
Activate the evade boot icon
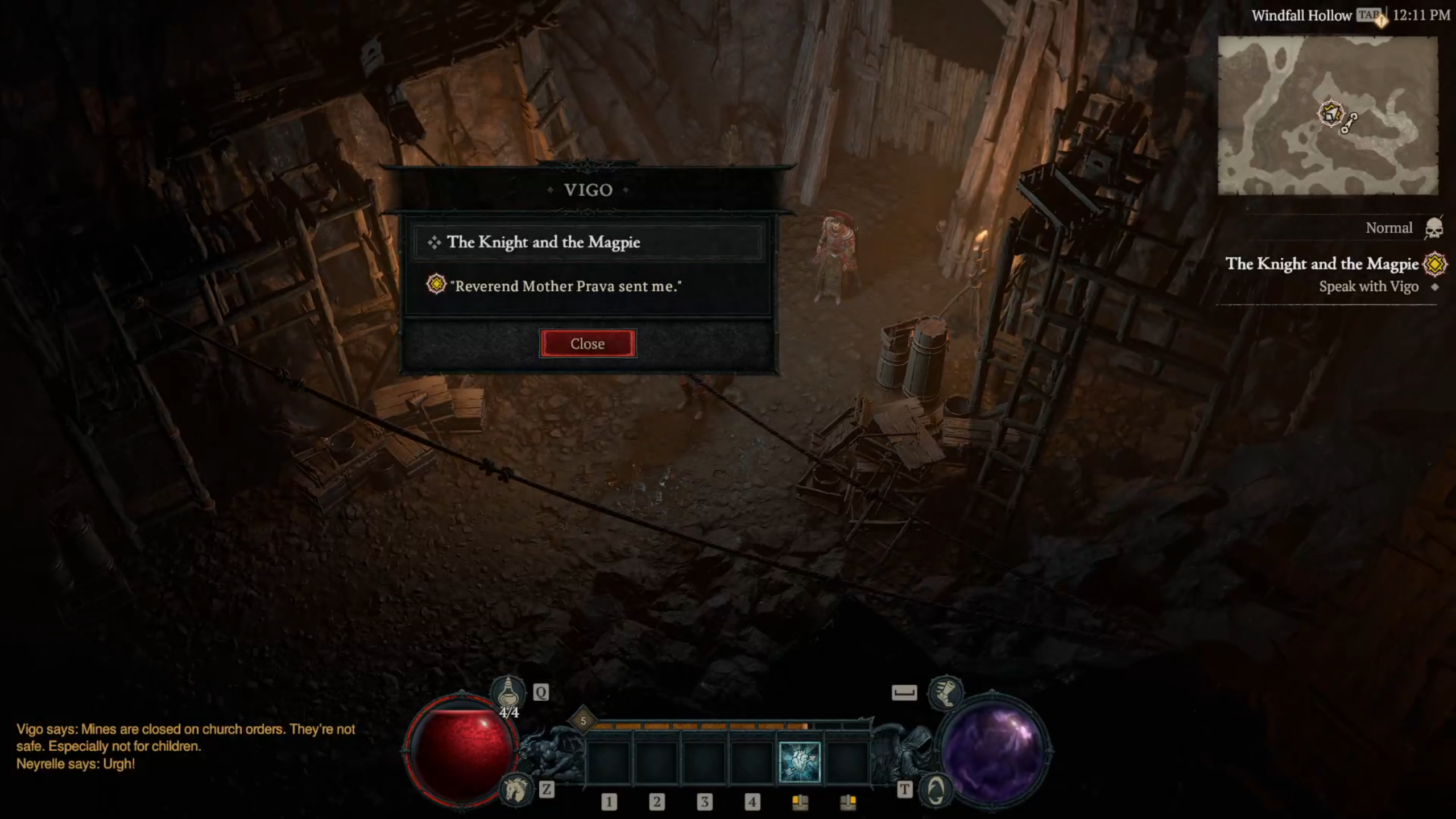(946, 692)
